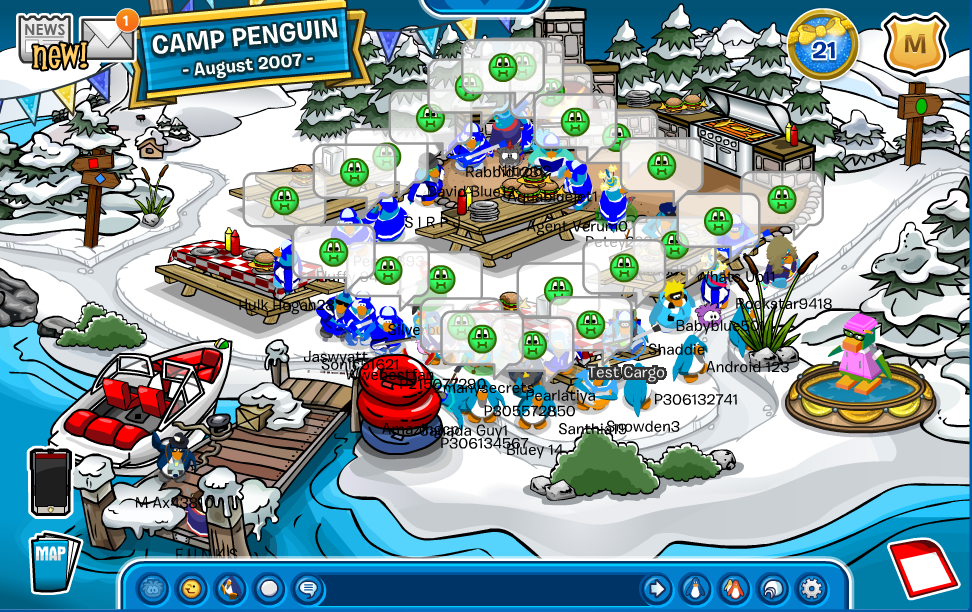Open the safe chat speech bubble menu
Viewport: 972px width, 612px height.
point(308,587)
